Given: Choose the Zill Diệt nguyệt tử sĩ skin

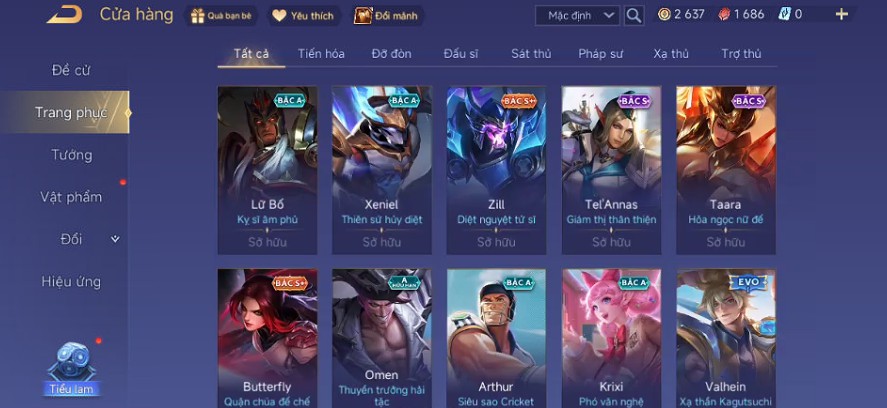Looking at the screenshot, I should [x=496, y=170].
